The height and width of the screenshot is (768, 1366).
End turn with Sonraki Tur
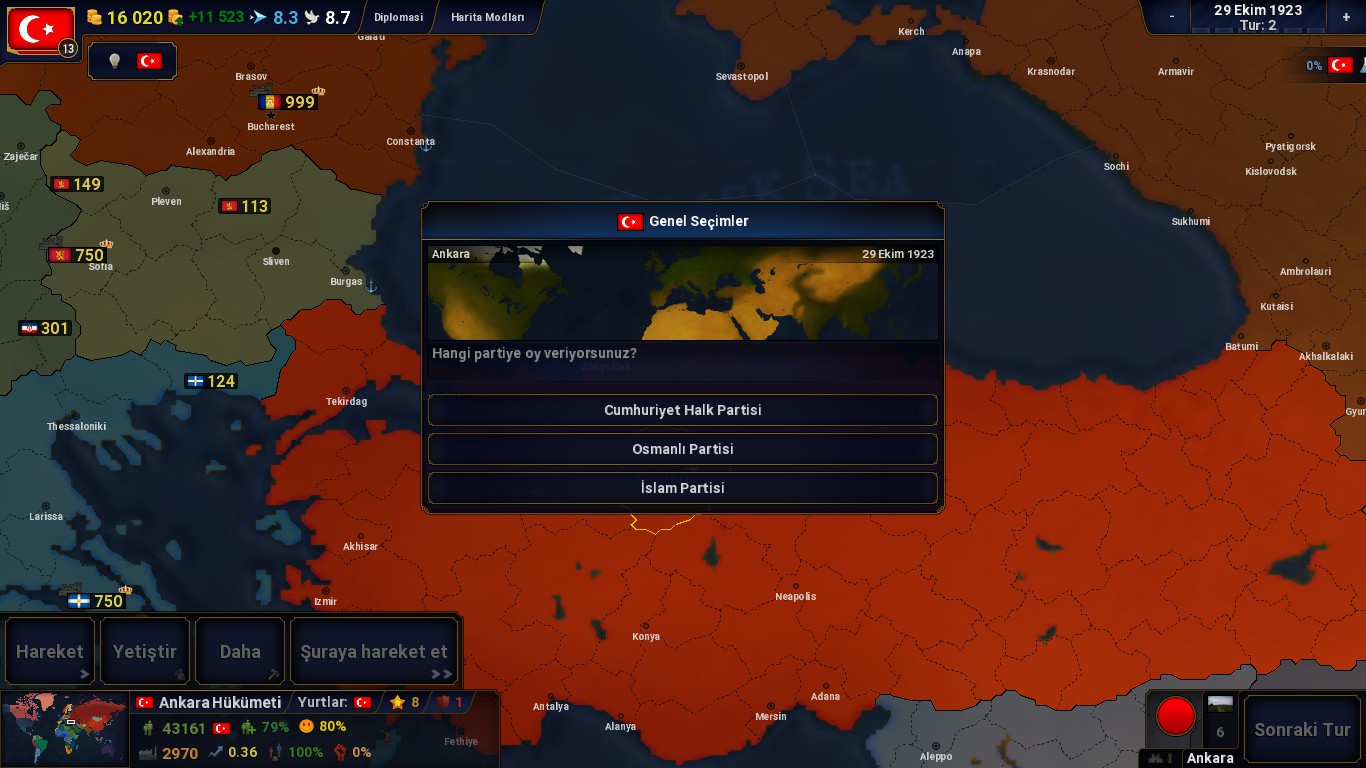coord(1302,729)
